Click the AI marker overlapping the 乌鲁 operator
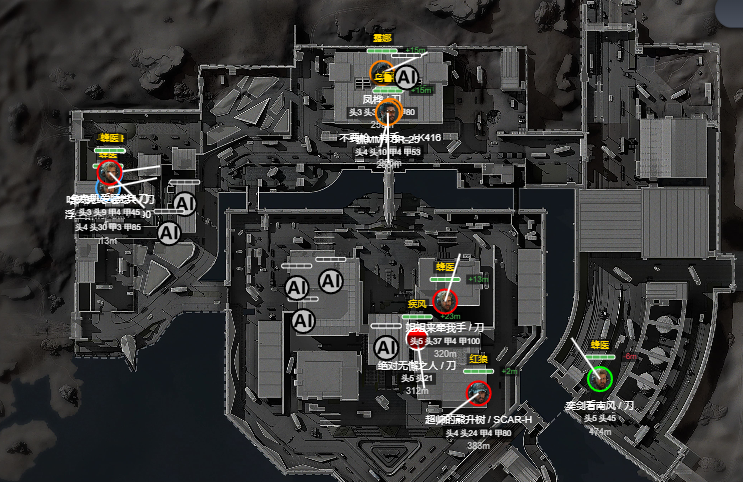The image size is (743, 482). [405, 76]
